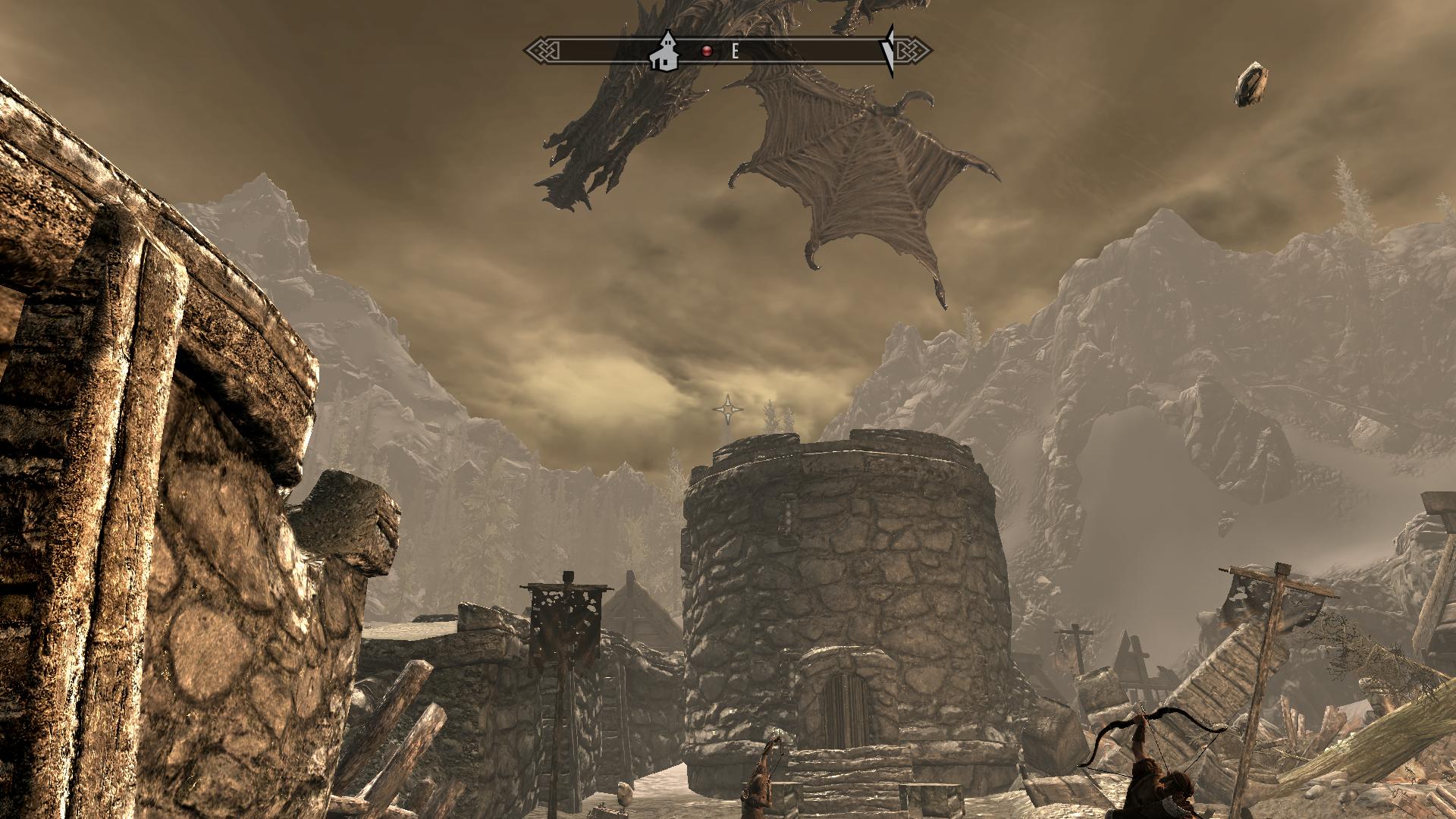Select the red enemy dot on the compass

pos(708,51)
